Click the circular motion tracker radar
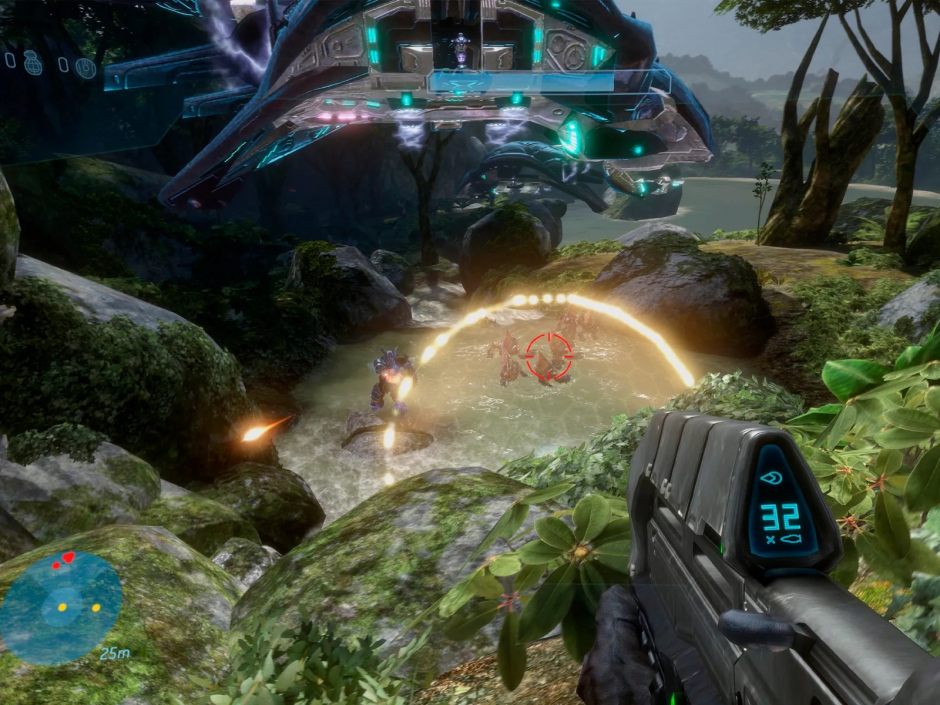Image resolution: width=940 pixels, height=705 pixels. [60, 608]
